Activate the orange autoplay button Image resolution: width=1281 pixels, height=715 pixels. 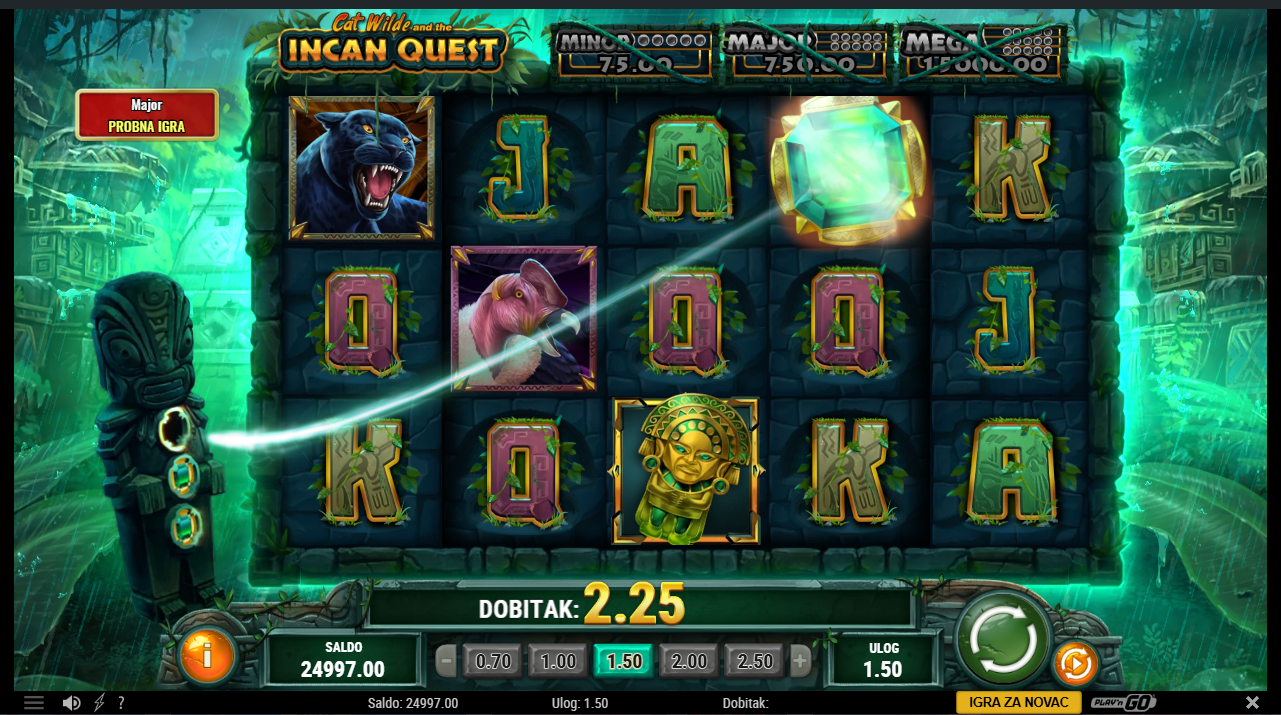pos(1075,663)
